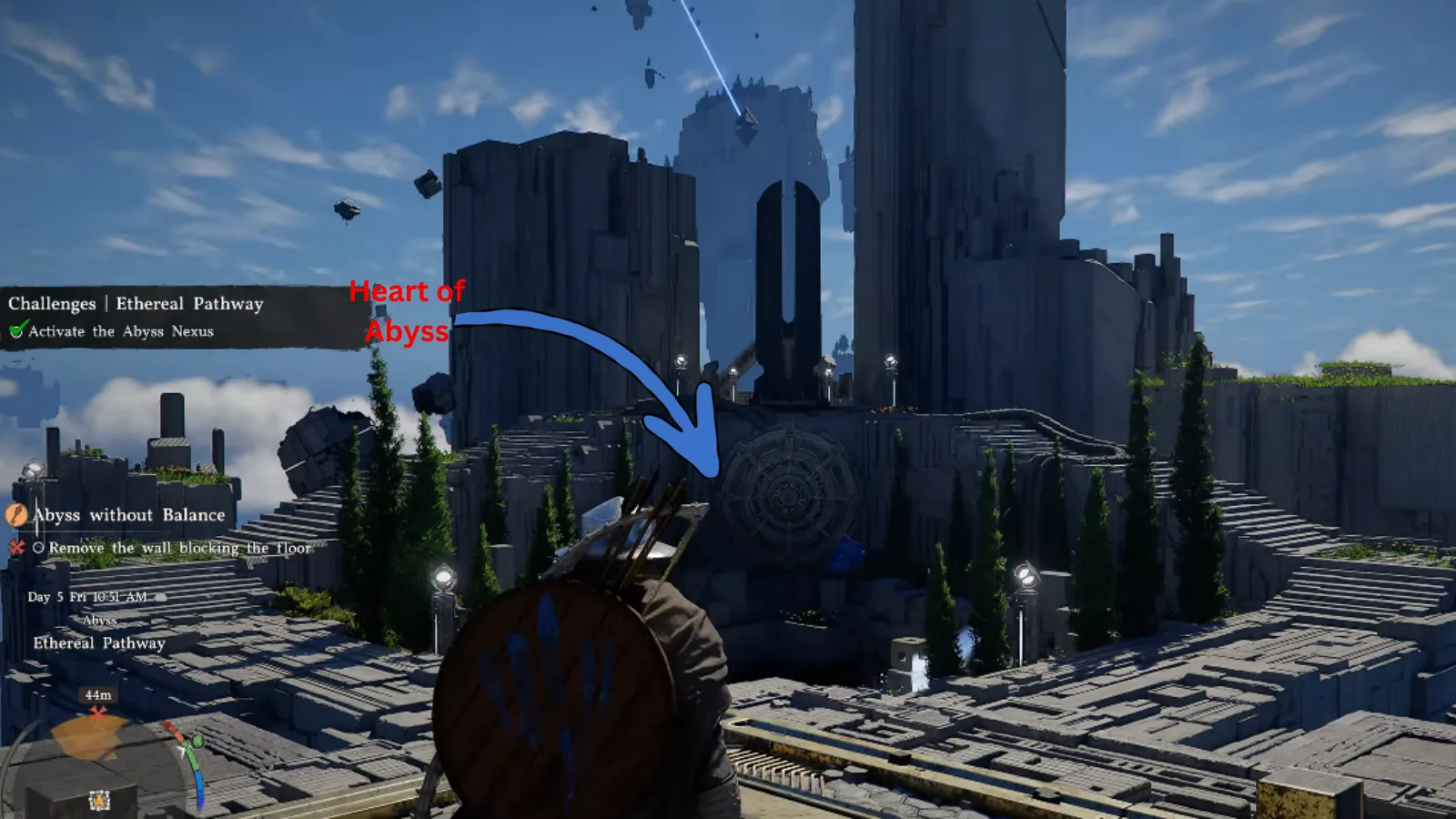Click the completed Activate the Abyss Nexus checkmark
1456x819 pixels.
tap(16, 331)
